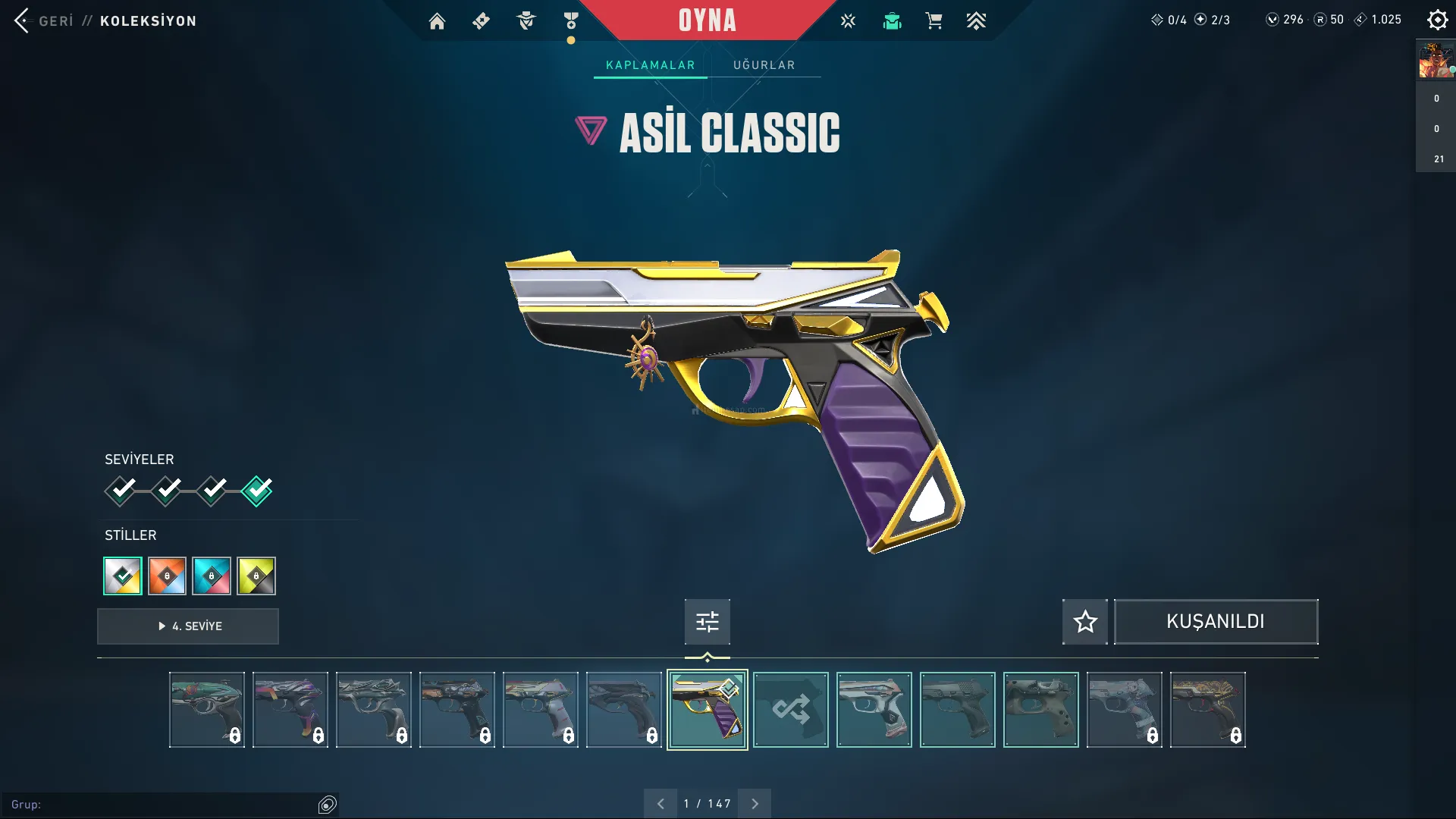Open the player avatar portrait
1456x819 pixels.
(x=1436, y=61)
